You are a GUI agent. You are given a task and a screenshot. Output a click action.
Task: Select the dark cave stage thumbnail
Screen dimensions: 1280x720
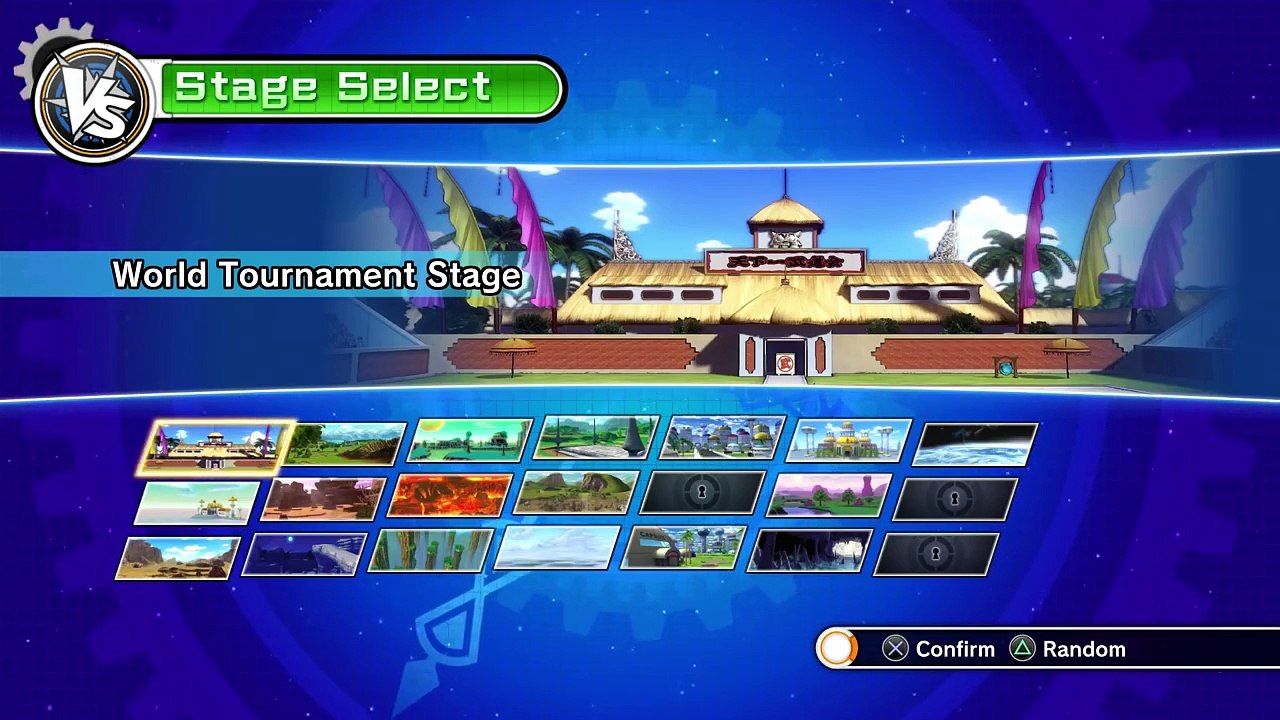(810, 551)
